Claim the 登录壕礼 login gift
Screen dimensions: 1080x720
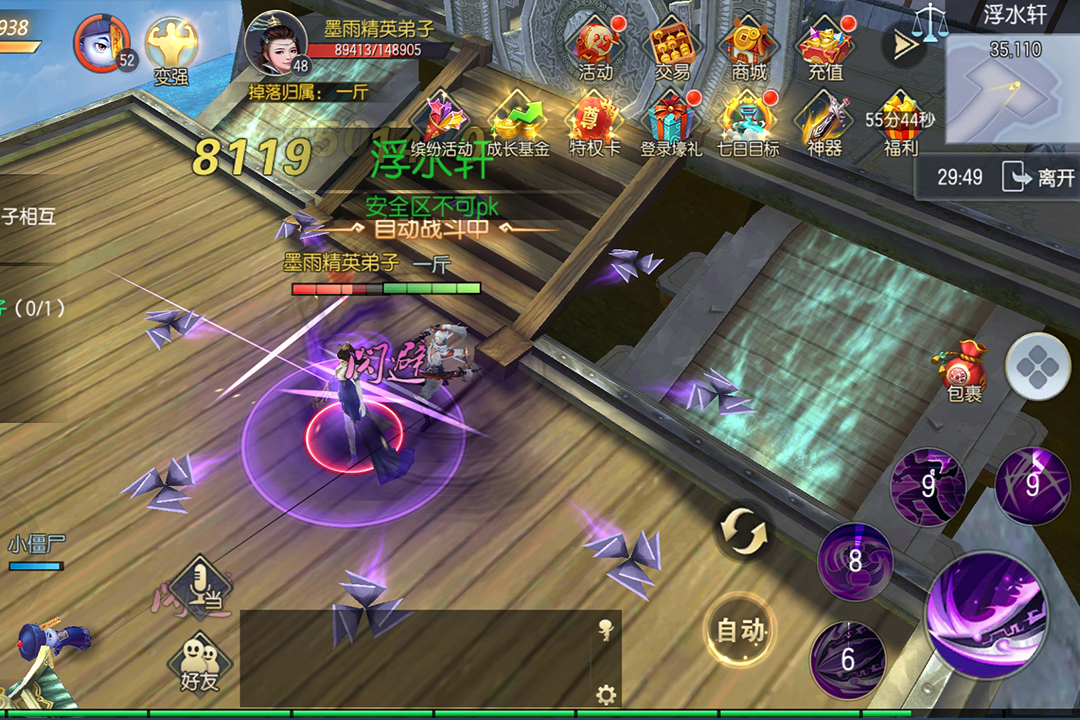point(672,125)
